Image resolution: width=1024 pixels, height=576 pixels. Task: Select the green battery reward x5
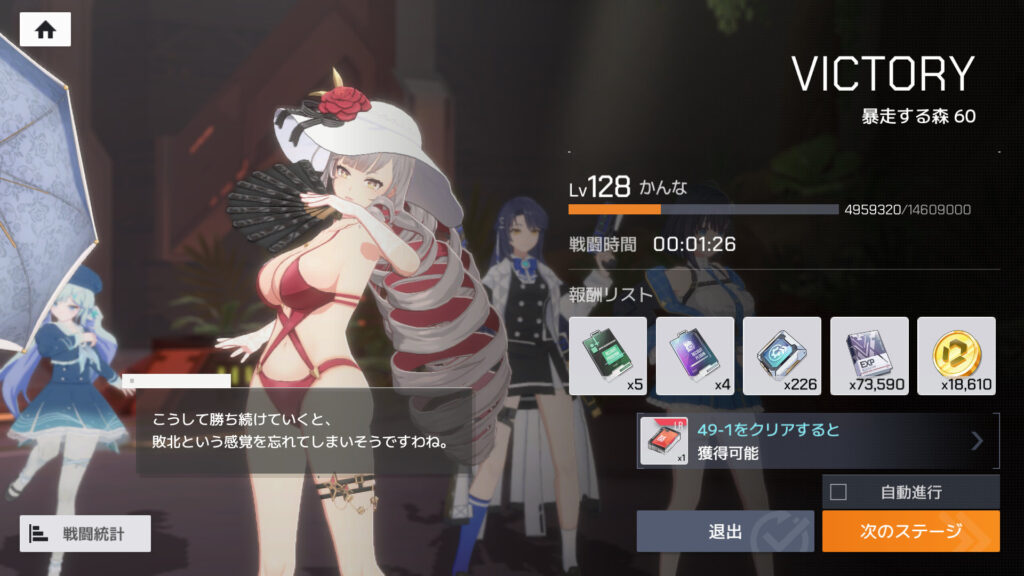click(607, 355)
